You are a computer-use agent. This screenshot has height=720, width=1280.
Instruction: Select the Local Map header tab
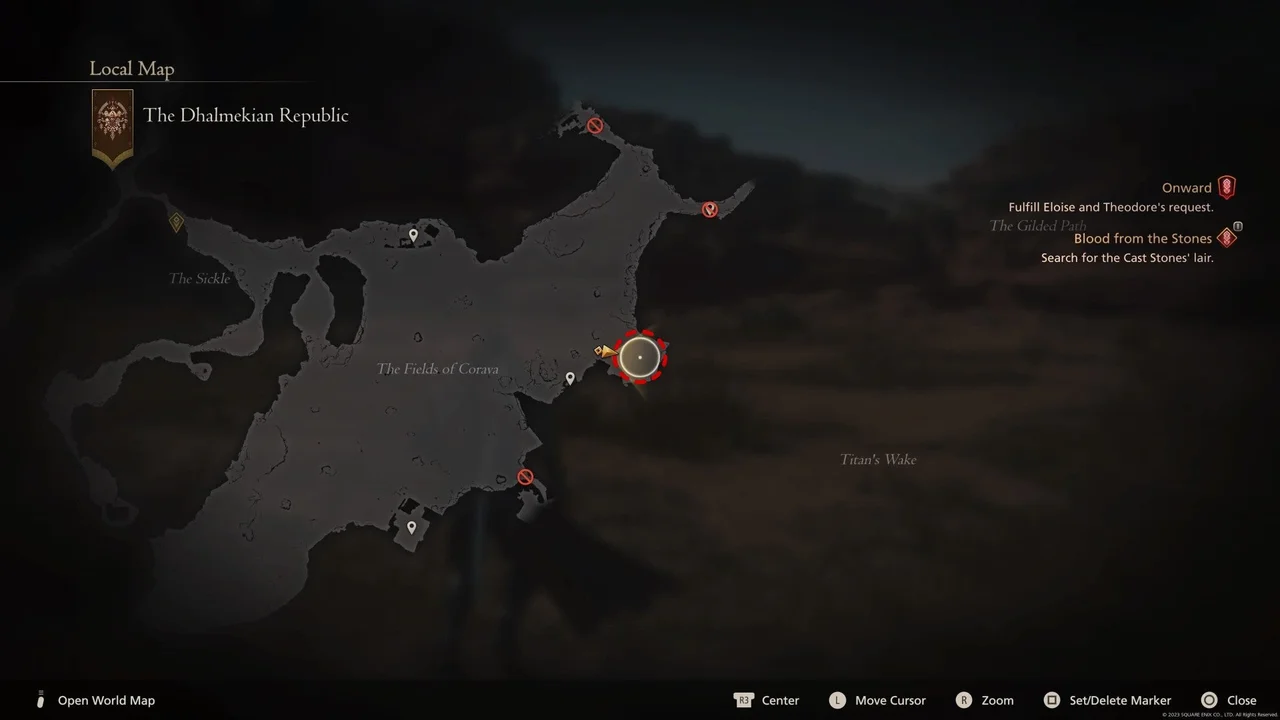click(131, 68)
